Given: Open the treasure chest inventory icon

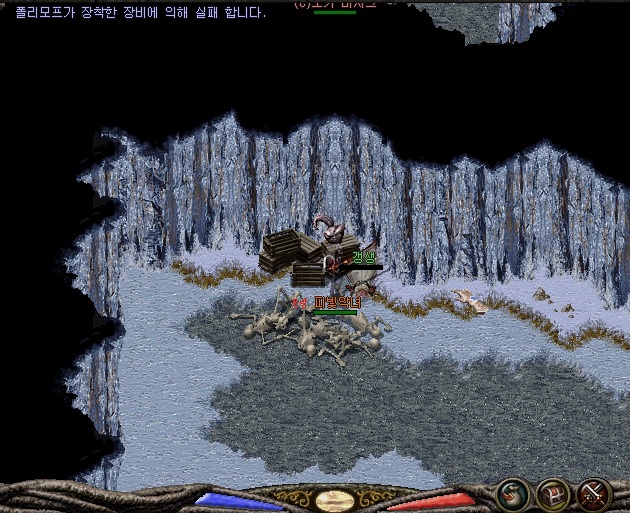Looking at the screenshot, I should coord(553,494).
